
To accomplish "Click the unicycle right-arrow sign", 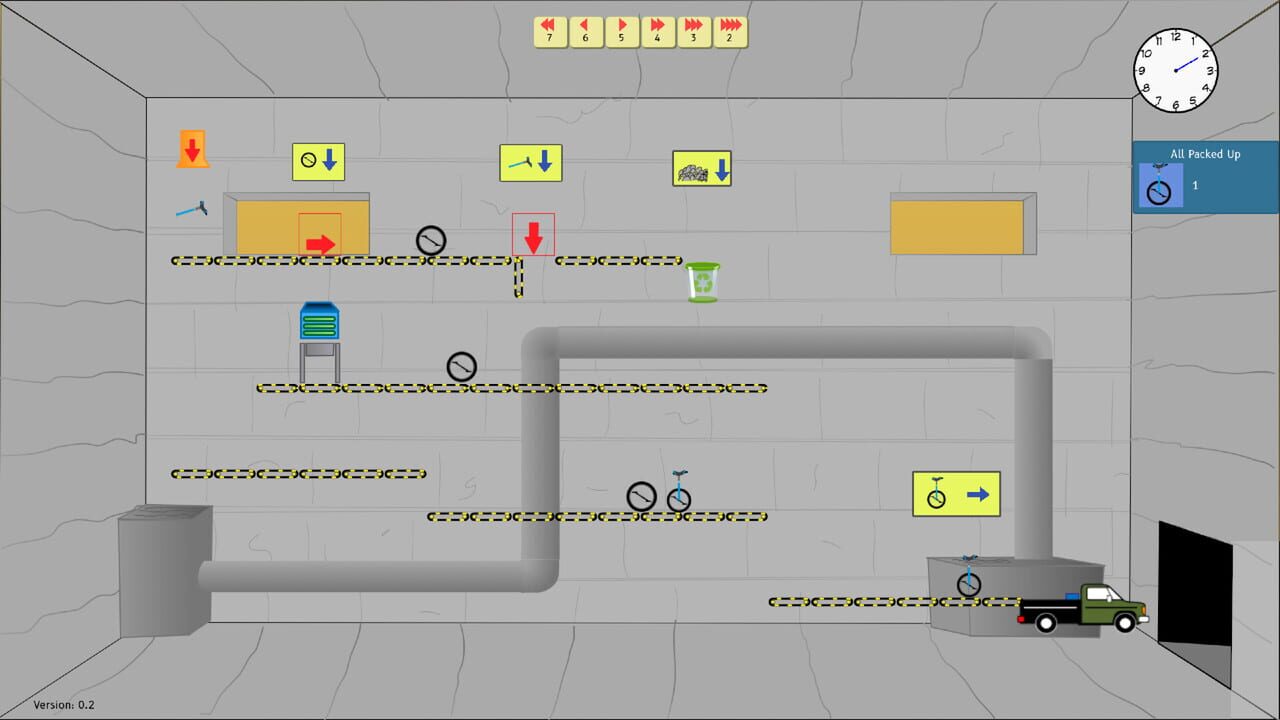I will click(x=956, y=493).
